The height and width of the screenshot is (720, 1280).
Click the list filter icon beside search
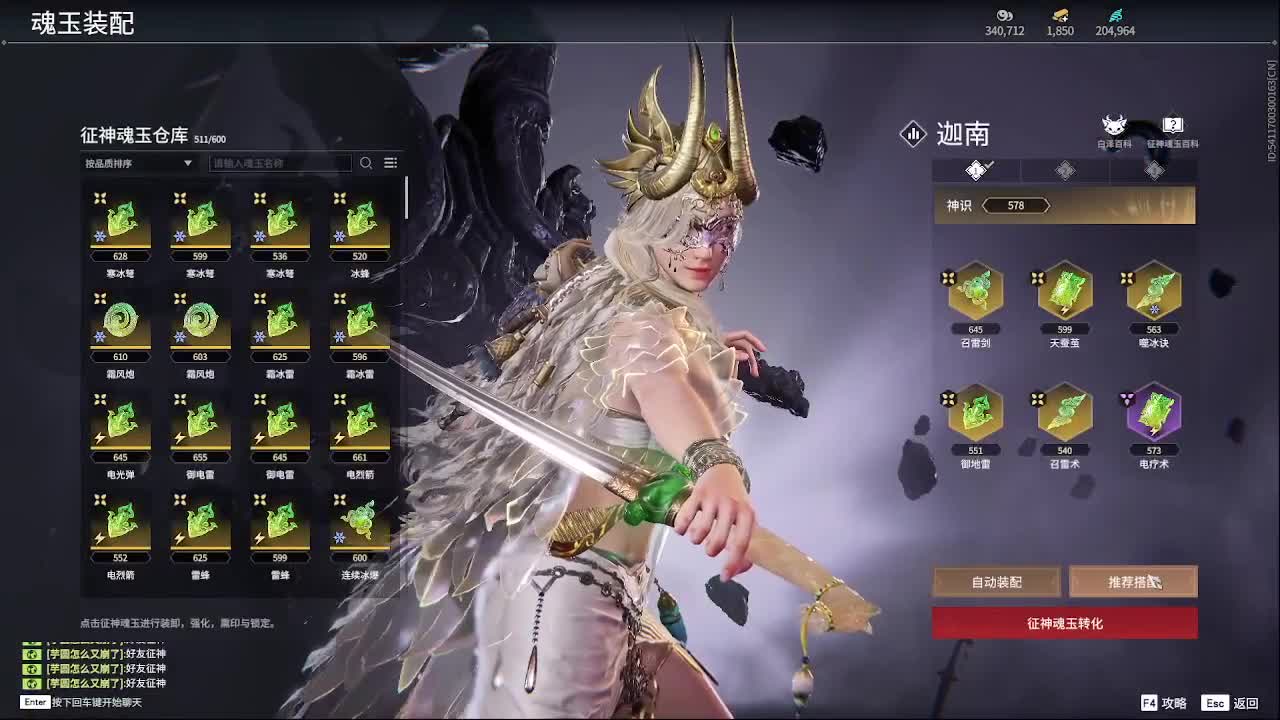389,162
